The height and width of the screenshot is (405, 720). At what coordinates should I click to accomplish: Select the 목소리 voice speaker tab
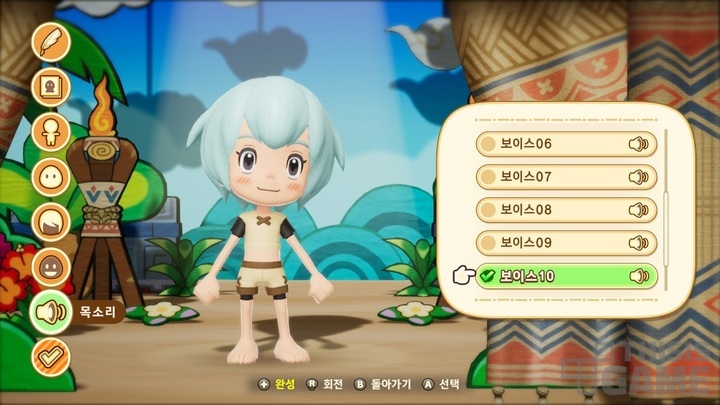tap(50, 312)
